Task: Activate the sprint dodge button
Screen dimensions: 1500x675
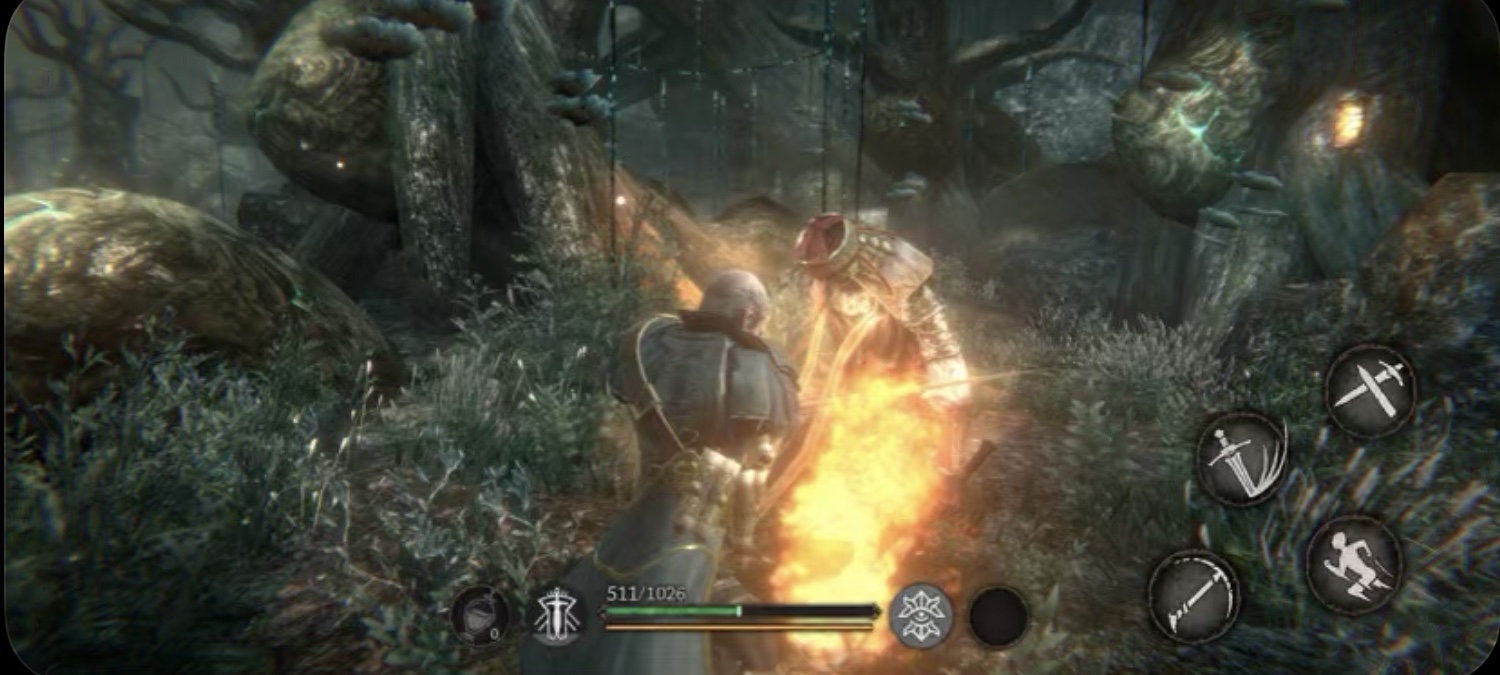Action: (1354, 565)
